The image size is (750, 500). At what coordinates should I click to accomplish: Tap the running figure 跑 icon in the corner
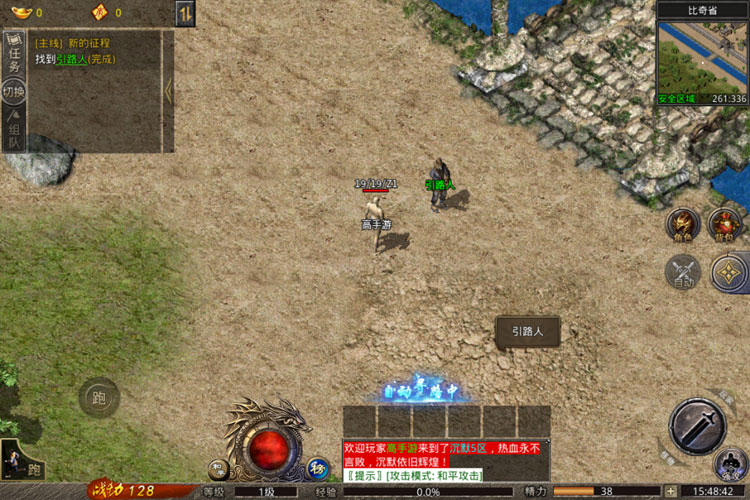point(22,463)
